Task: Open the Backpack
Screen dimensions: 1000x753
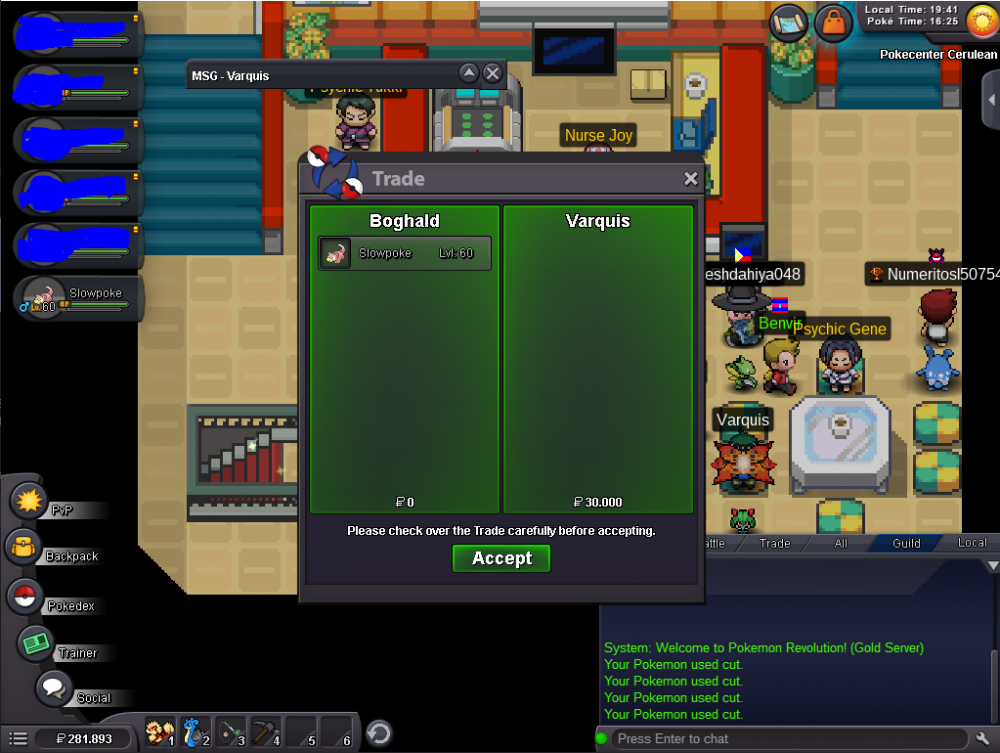Action: [25, 548]
